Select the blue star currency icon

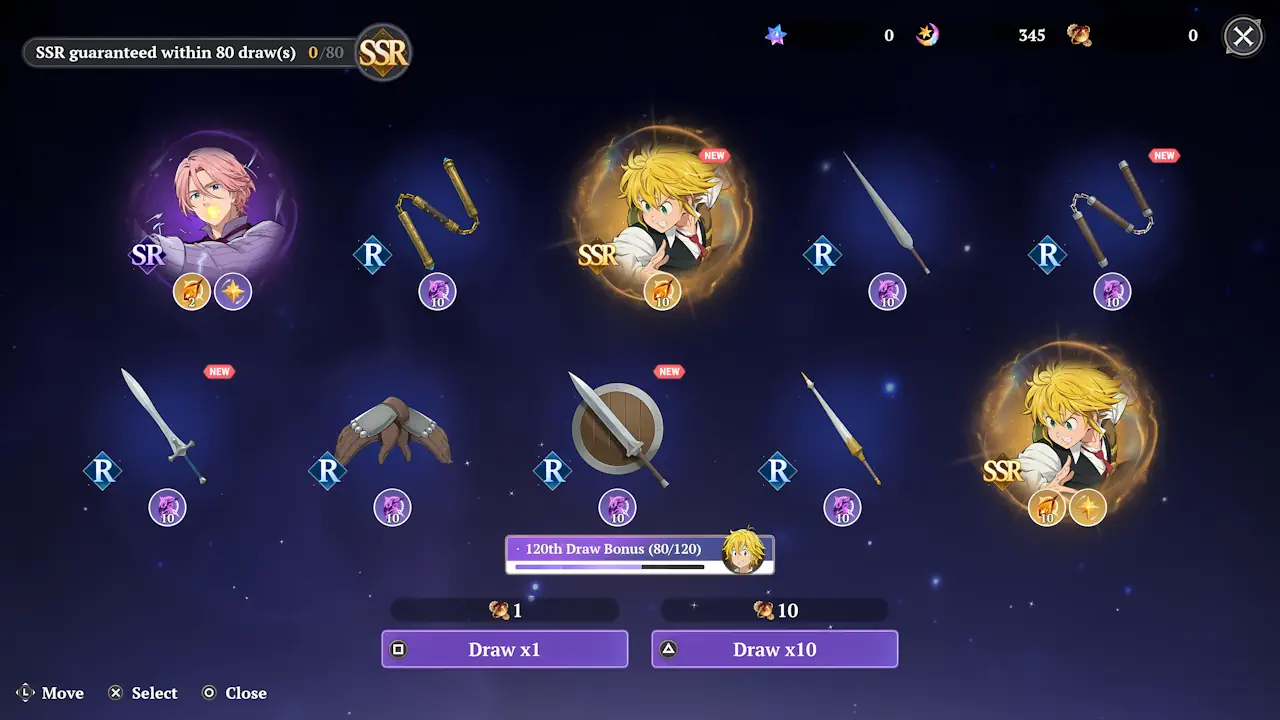776,34
